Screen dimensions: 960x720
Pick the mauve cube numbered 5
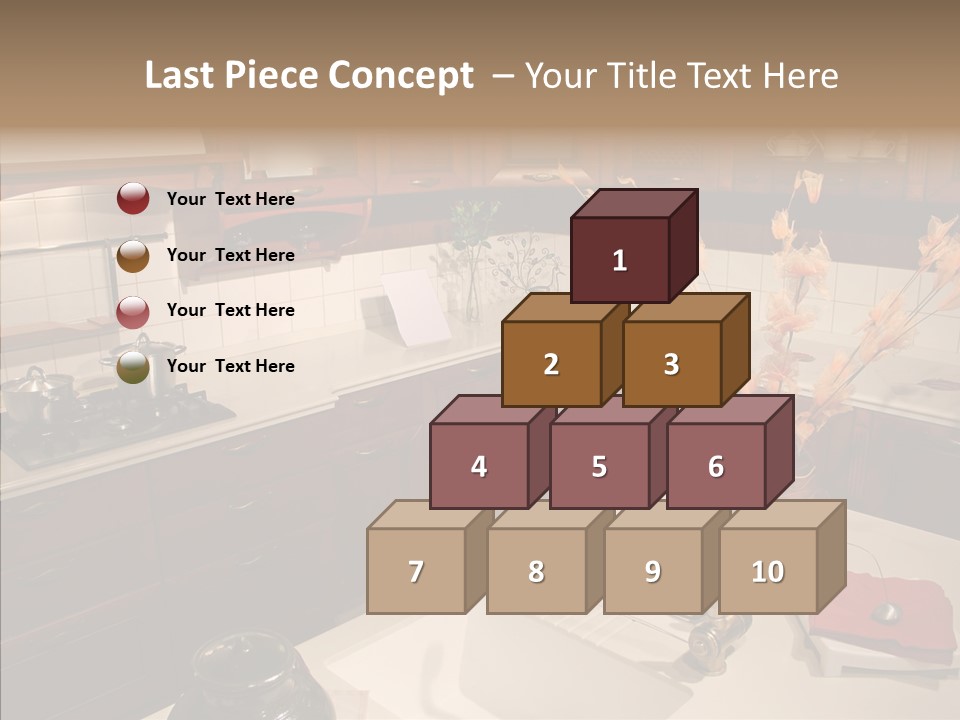tap(599, 466)
